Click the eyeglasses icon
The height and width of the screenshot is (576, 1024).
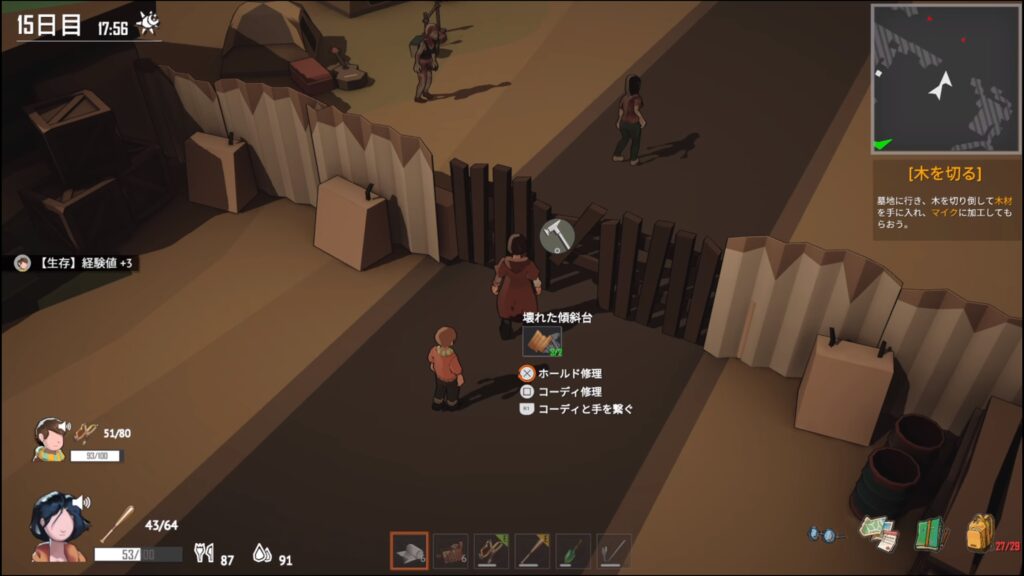(x=822, y=535)
